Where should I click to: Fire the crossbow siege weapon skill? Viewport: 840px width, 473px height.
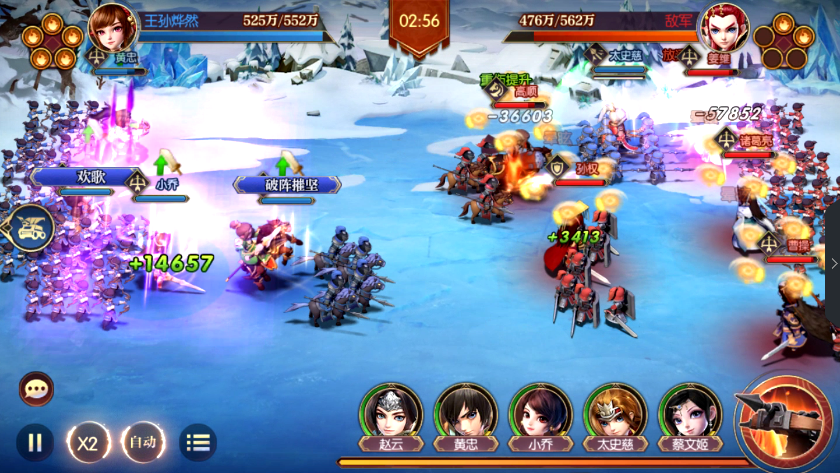tap(786, 415)
